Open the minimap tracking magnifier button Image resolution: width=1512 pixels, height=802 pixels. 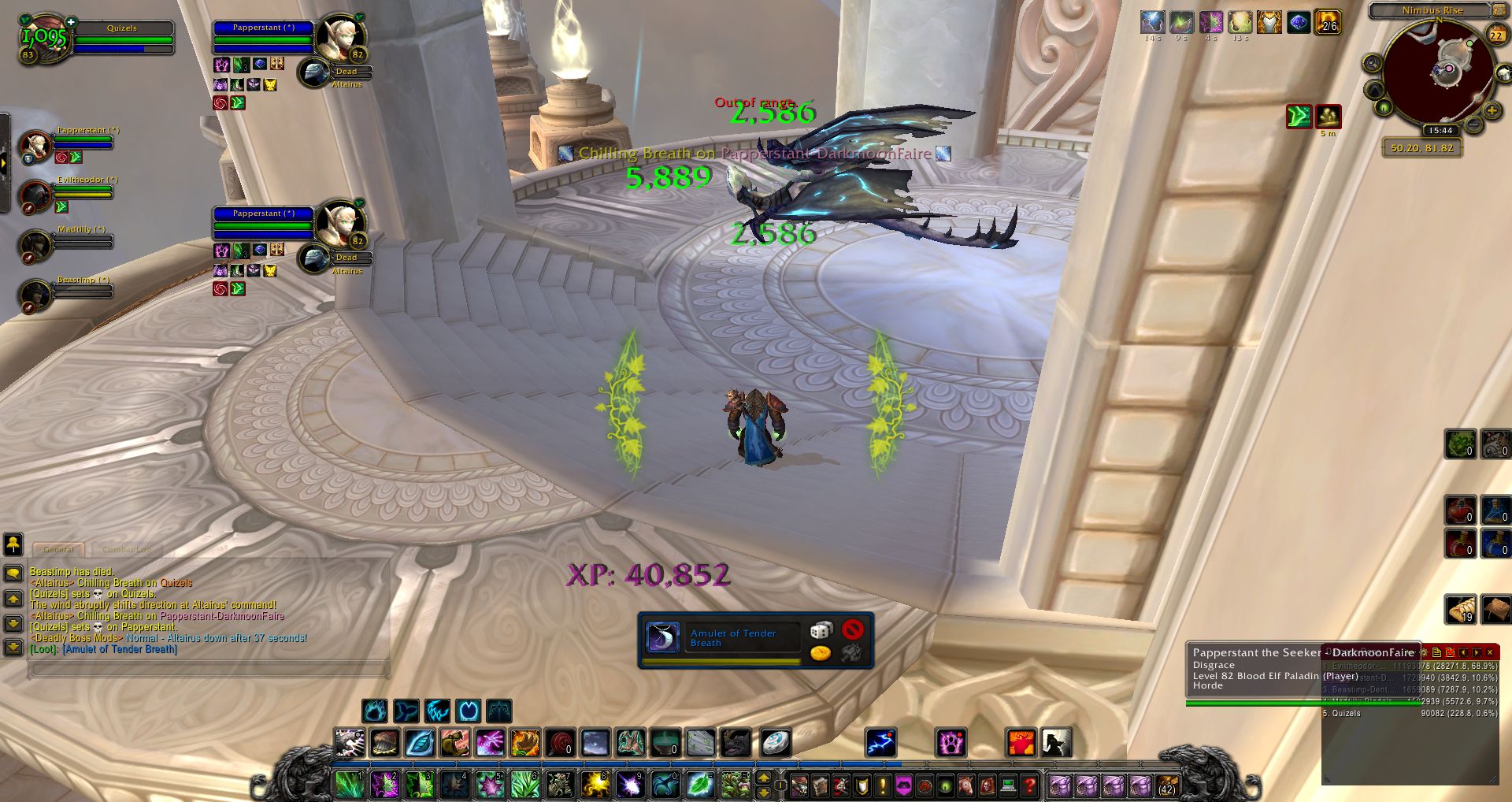pos(1373,63)
